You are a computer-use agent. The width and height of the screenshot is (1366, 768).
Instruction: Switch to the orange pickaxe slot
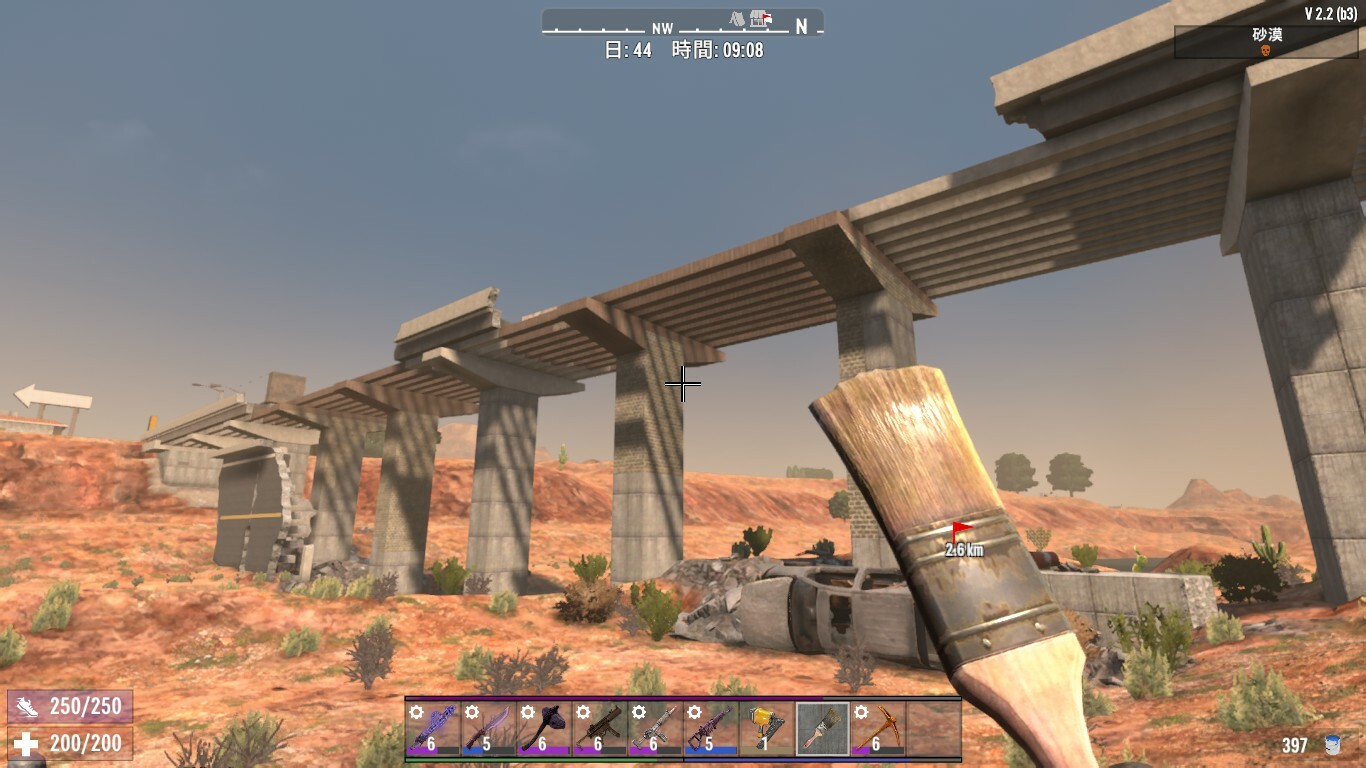point(878,728)
